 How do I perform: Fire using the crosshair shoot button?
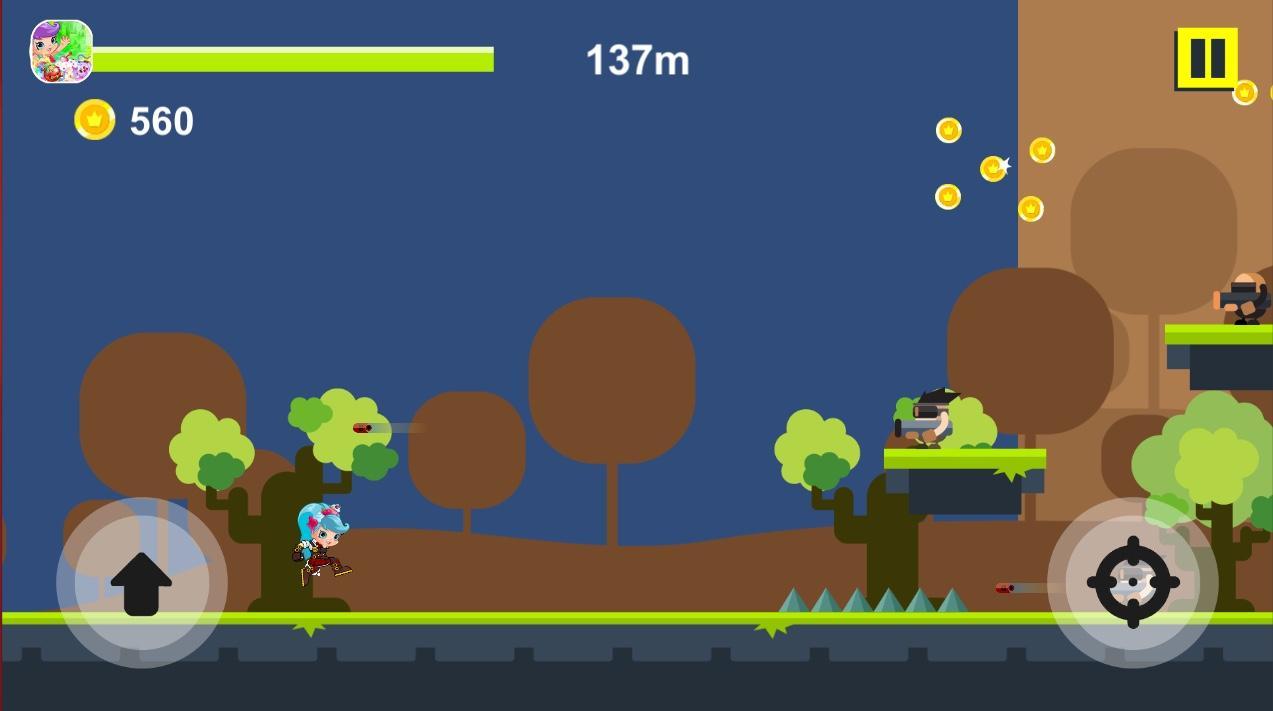(x=1133, y=582)
